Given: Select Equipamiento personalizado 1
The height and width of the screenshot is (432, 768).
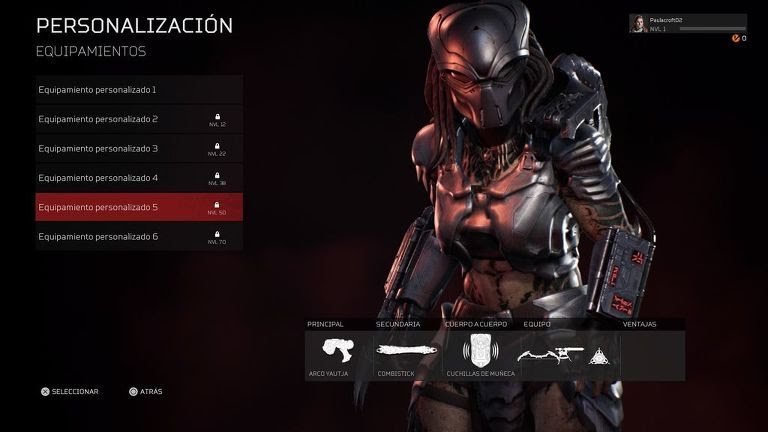Looking at the screenshot, I should (x=138, y=90).
